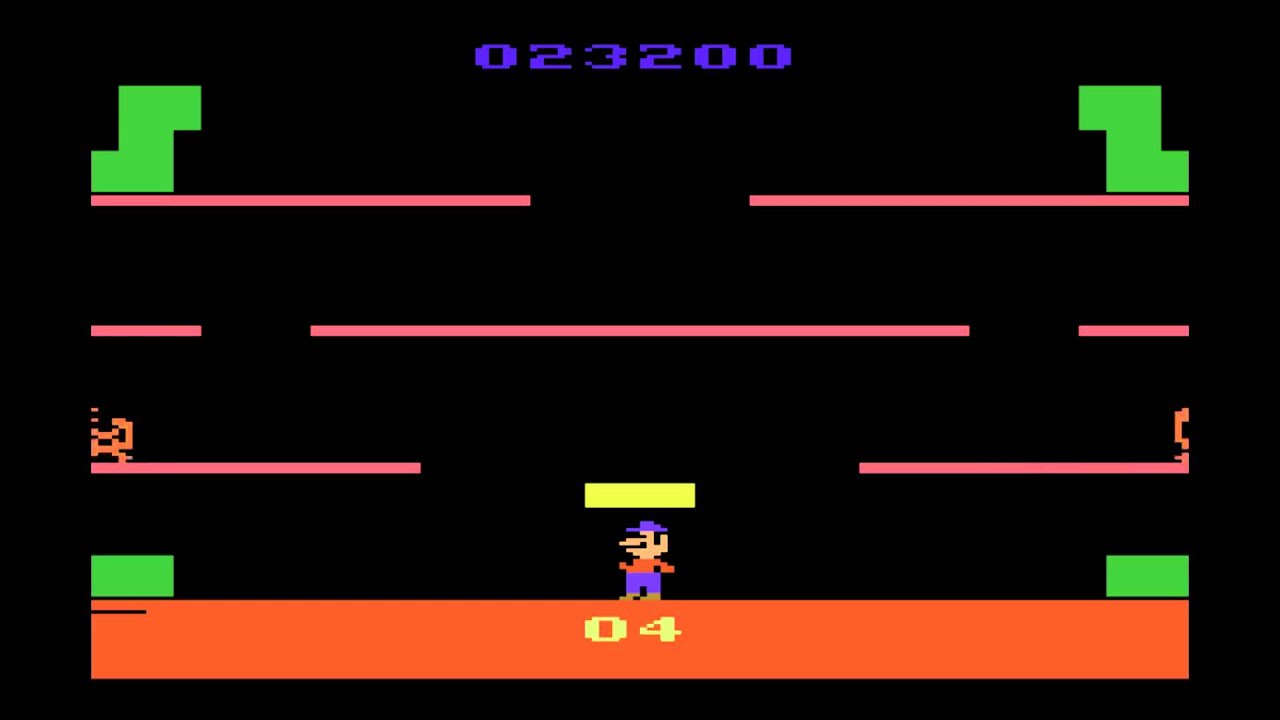This screenshot has height=720, width=1280.
Task: Select the green pipe in the top-right corner
Action: point(1133,140)
